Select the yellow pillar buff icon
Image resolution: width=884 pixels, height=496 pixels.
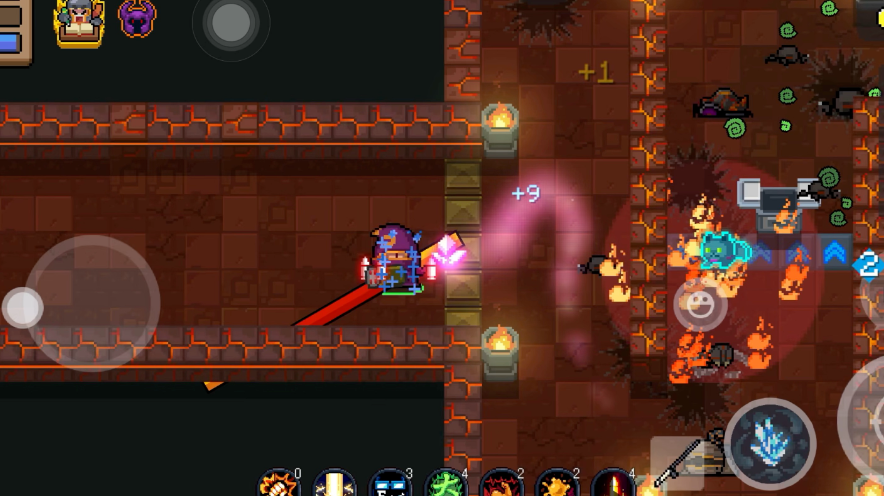tap(335, 485)
